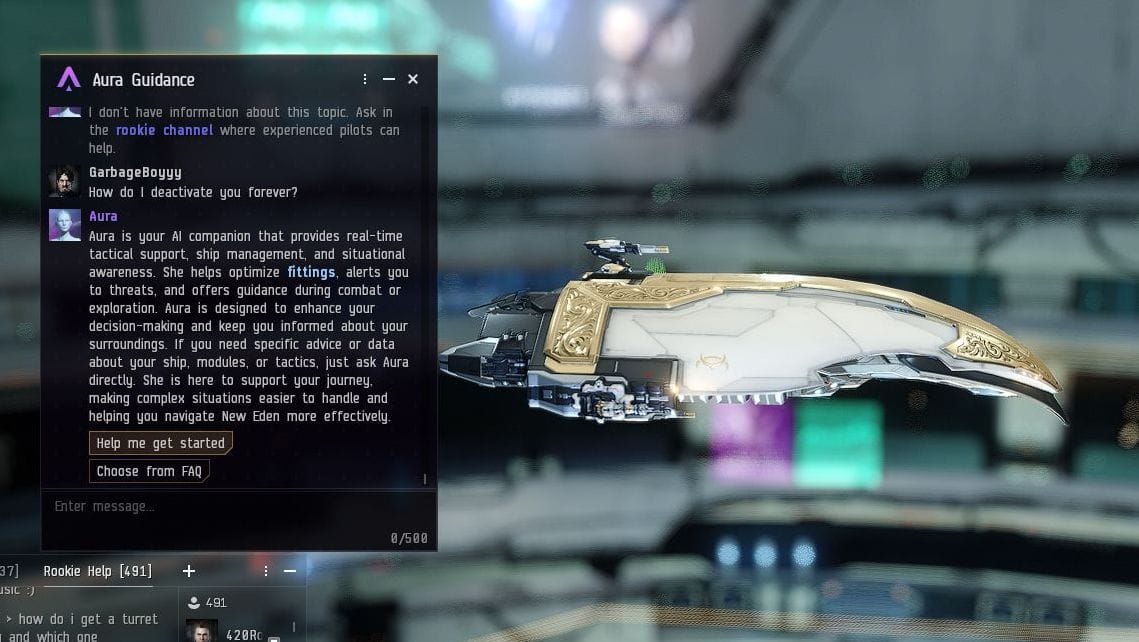Click Aura's portrait in the conversation

click(x=64, y=225)
